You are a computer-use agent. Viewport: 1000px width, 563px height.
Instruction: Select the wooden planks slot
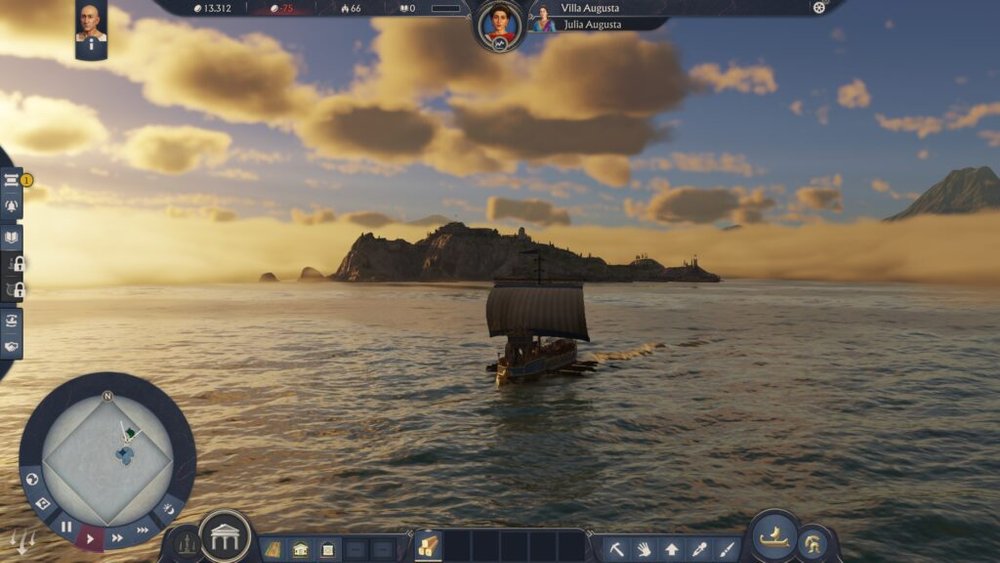tap(428, 545)
